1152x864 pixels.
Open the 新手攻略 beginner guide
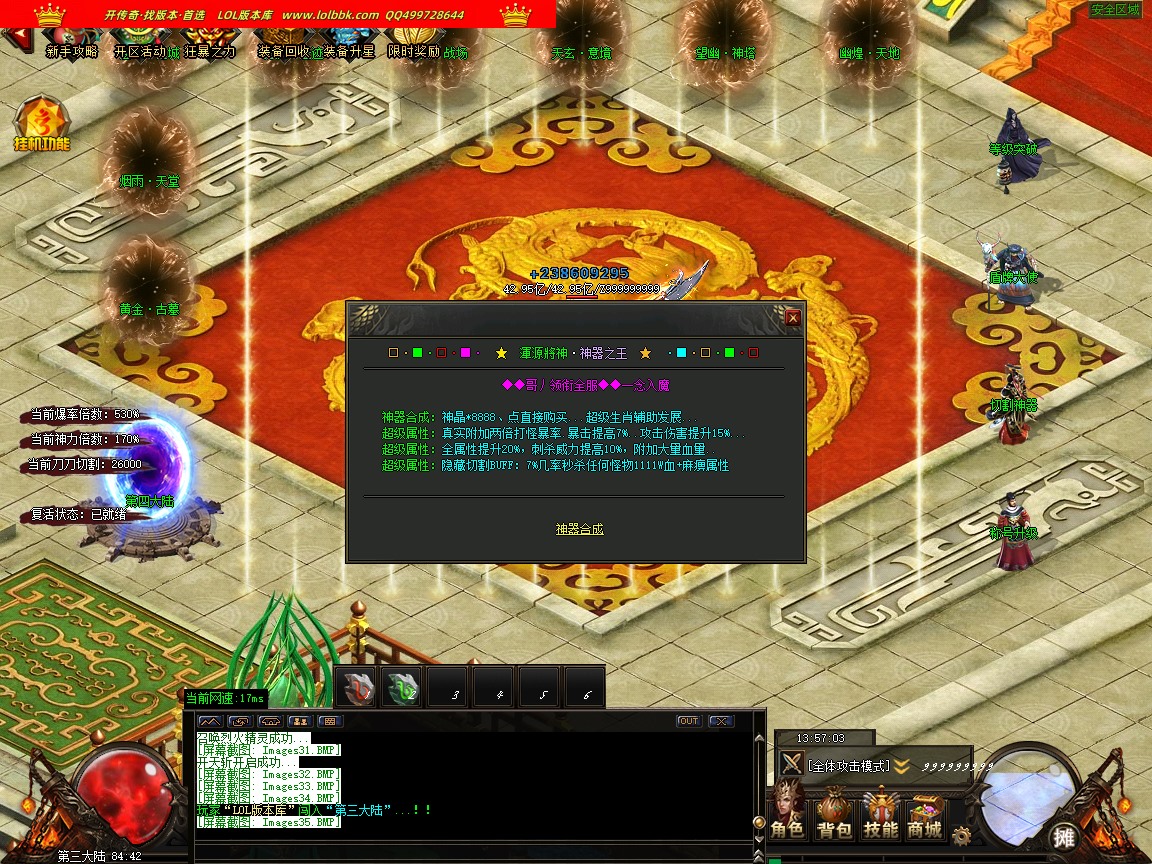[72, 52]
